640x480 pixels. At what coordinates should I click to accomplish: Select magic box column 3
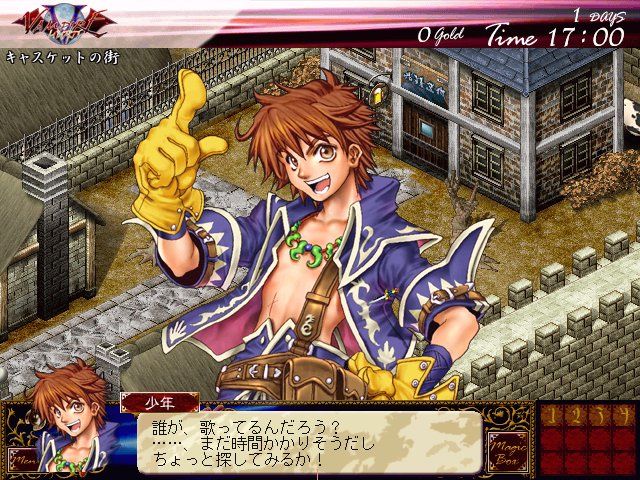click(x=599, y=414)
